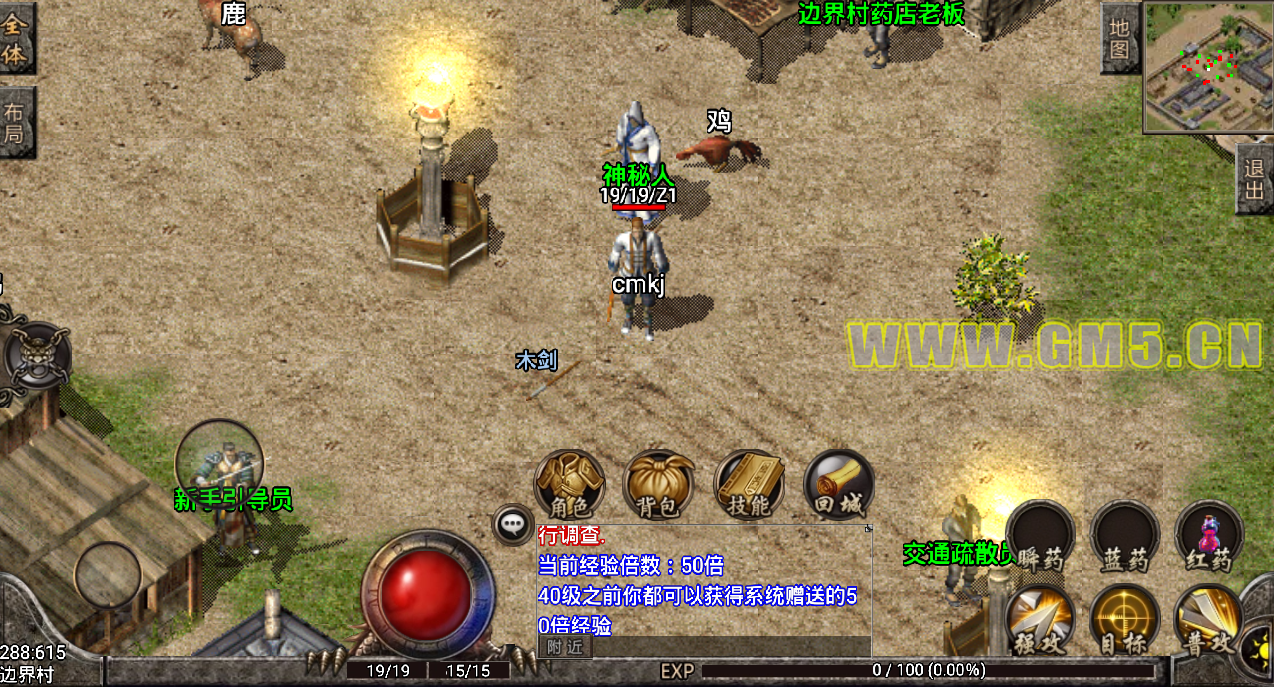This screenshot has width=1274, height=687.
Task: Trigger the 普攻 normal attack
Action: pos(1208,620)
